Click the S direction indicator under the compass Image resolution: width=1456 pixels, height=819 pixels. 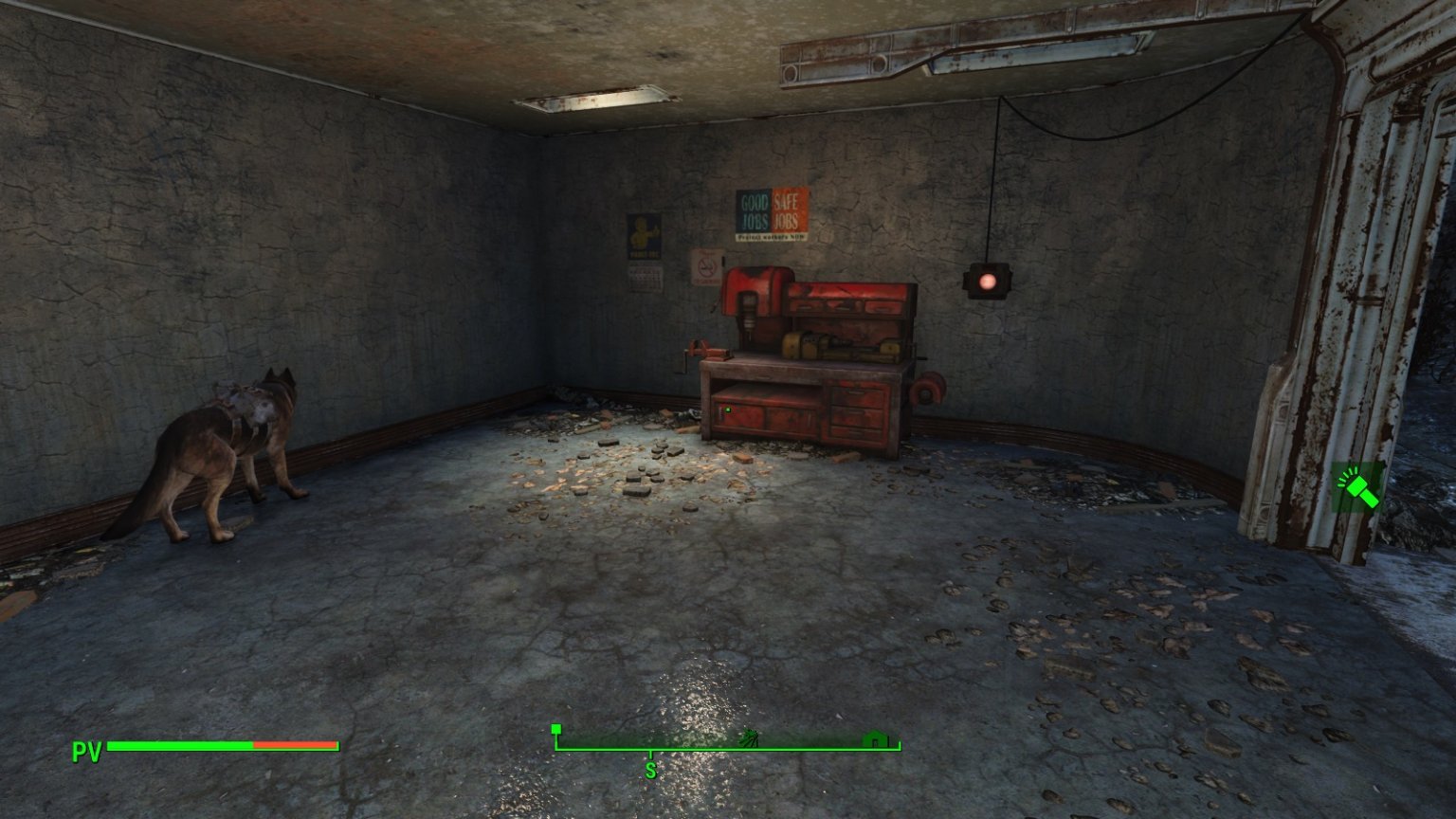tap(650, 770)
